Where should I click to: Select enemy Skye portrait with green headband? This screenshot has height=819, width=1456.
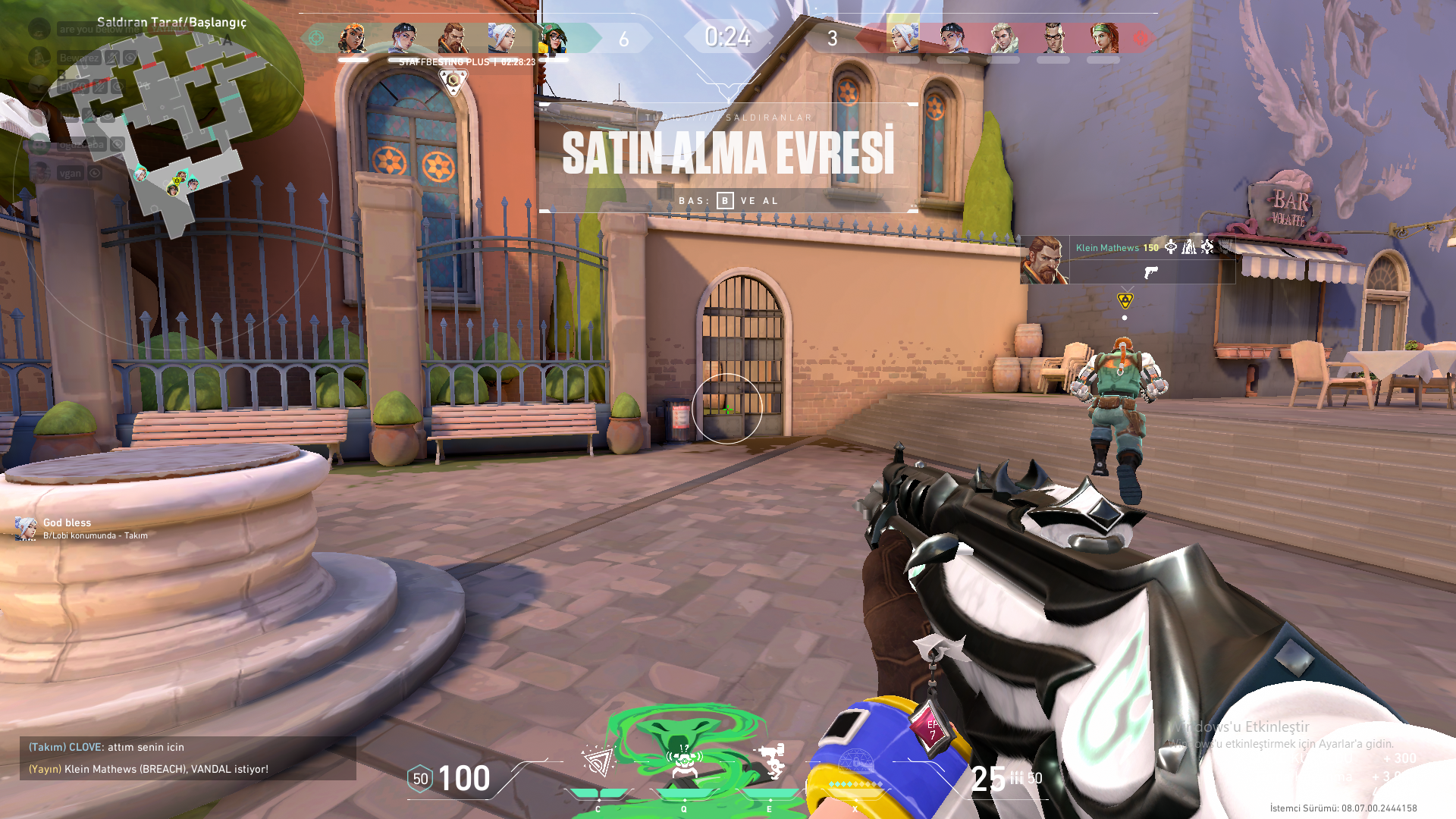[1103, 38]
